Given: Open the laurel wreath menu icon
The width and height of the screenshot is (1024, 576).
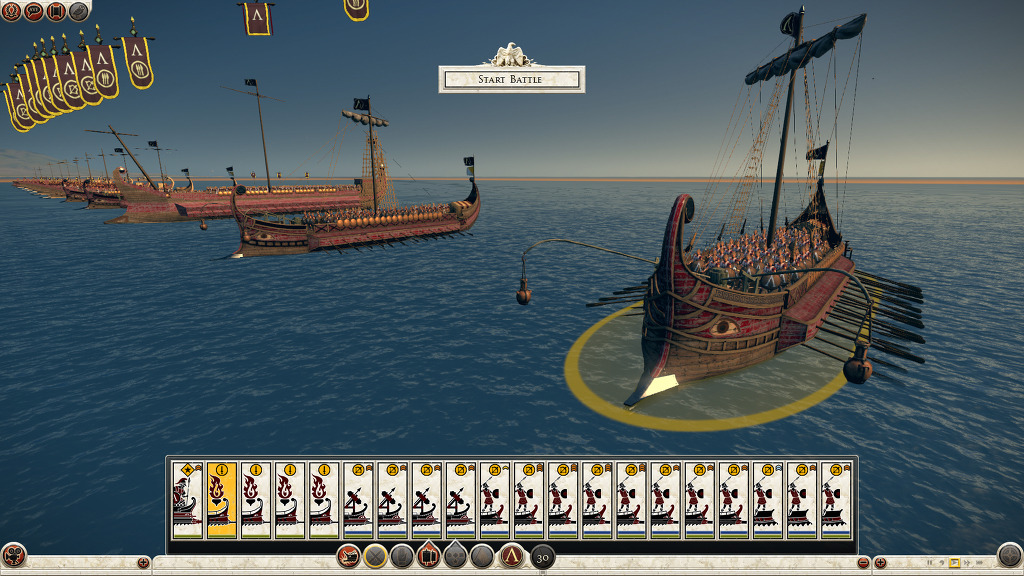Looking at the screenshot, I should point(11,11).
